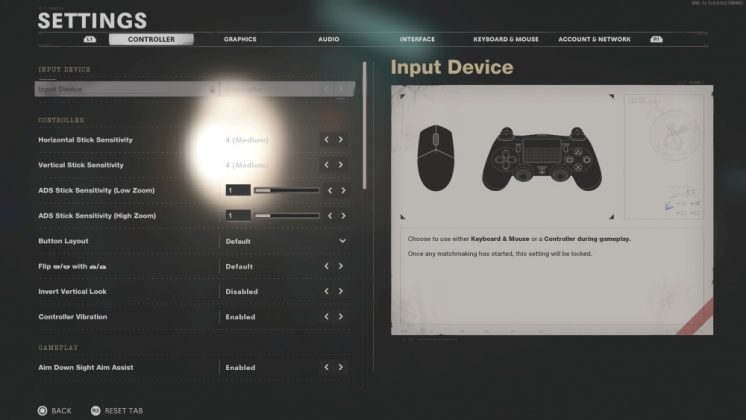Edit ADS Low Zoom sensitivity value box
The height and width of the screenshot is (420, 746).
(238, 190)
